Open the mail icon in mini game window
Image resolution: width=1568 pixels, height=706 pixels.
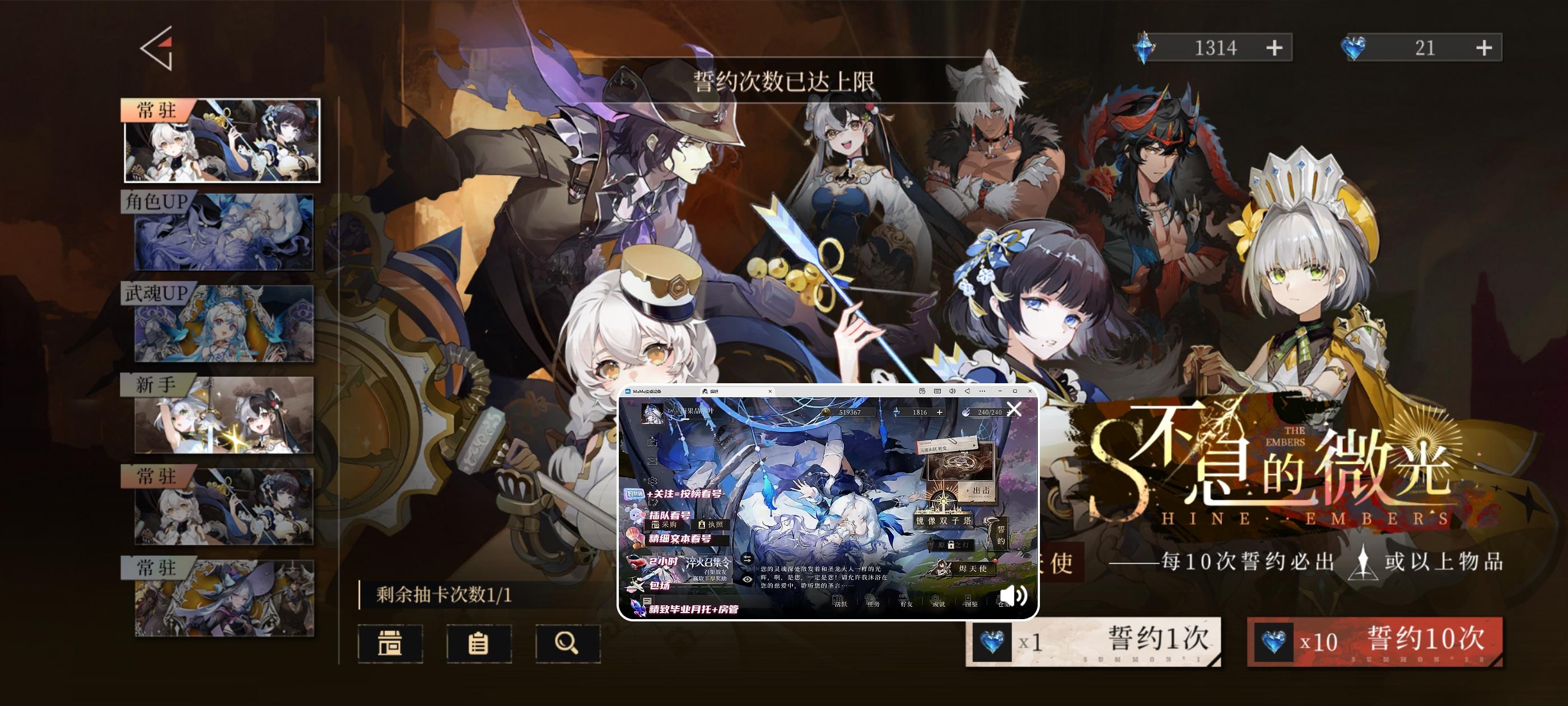click(652, 461)
